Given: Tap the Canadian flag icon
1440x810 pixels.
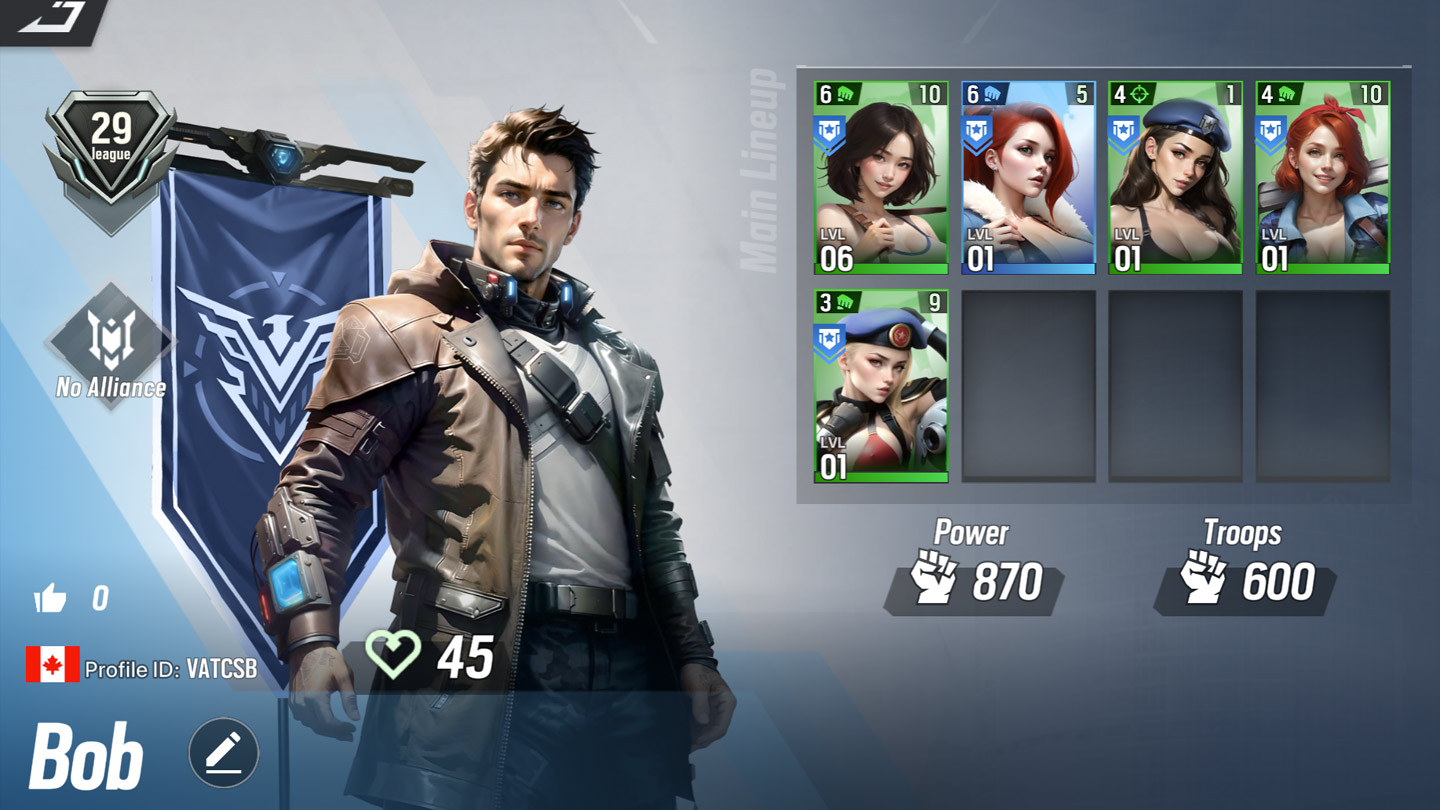Looking at the screenshot, I should [x=52, y=665].
